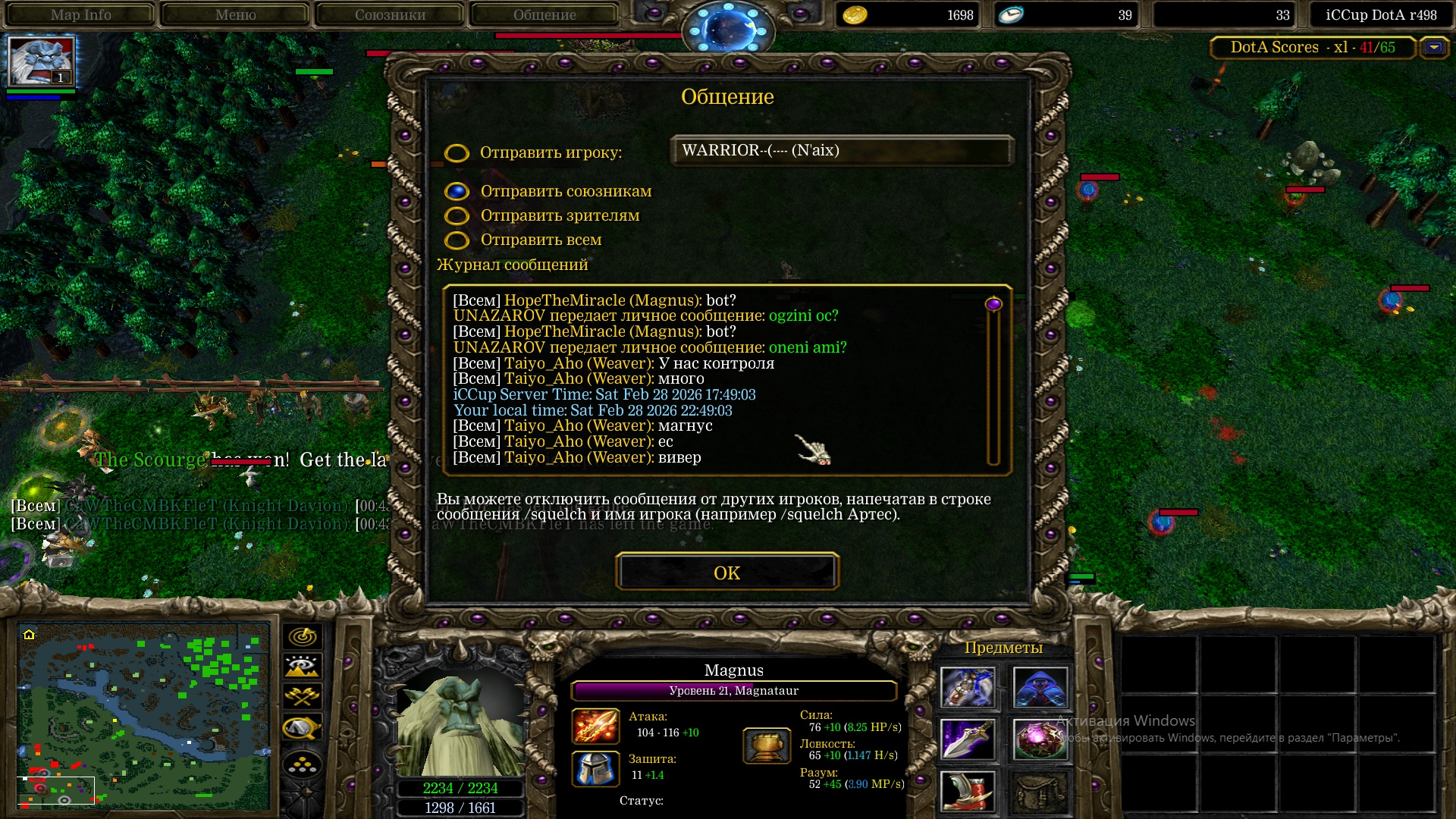This screenshot has height=819, width=1456.
Task: Open the Меню button
Action: click(x=235, y=14)
